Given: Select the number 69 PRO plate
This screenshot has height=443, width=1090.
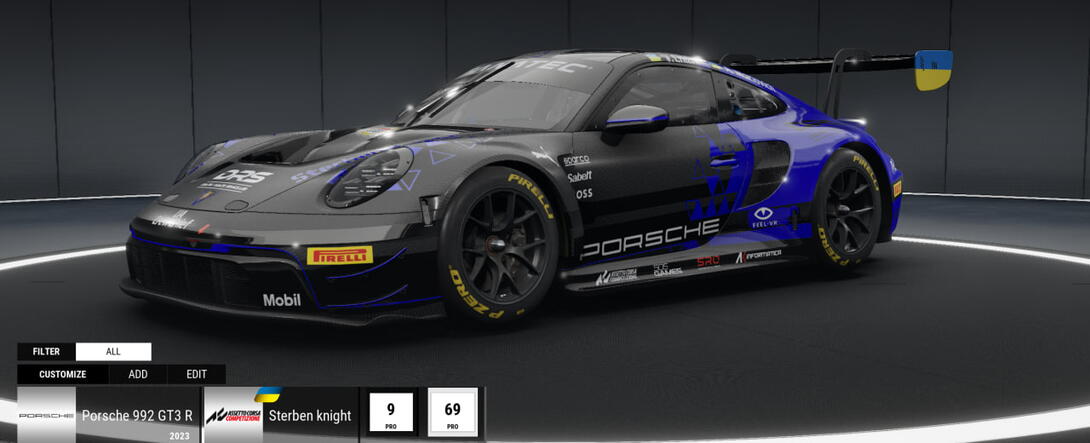Looking at the screenshot, I should pyautogui.click(x=452, y=413).
